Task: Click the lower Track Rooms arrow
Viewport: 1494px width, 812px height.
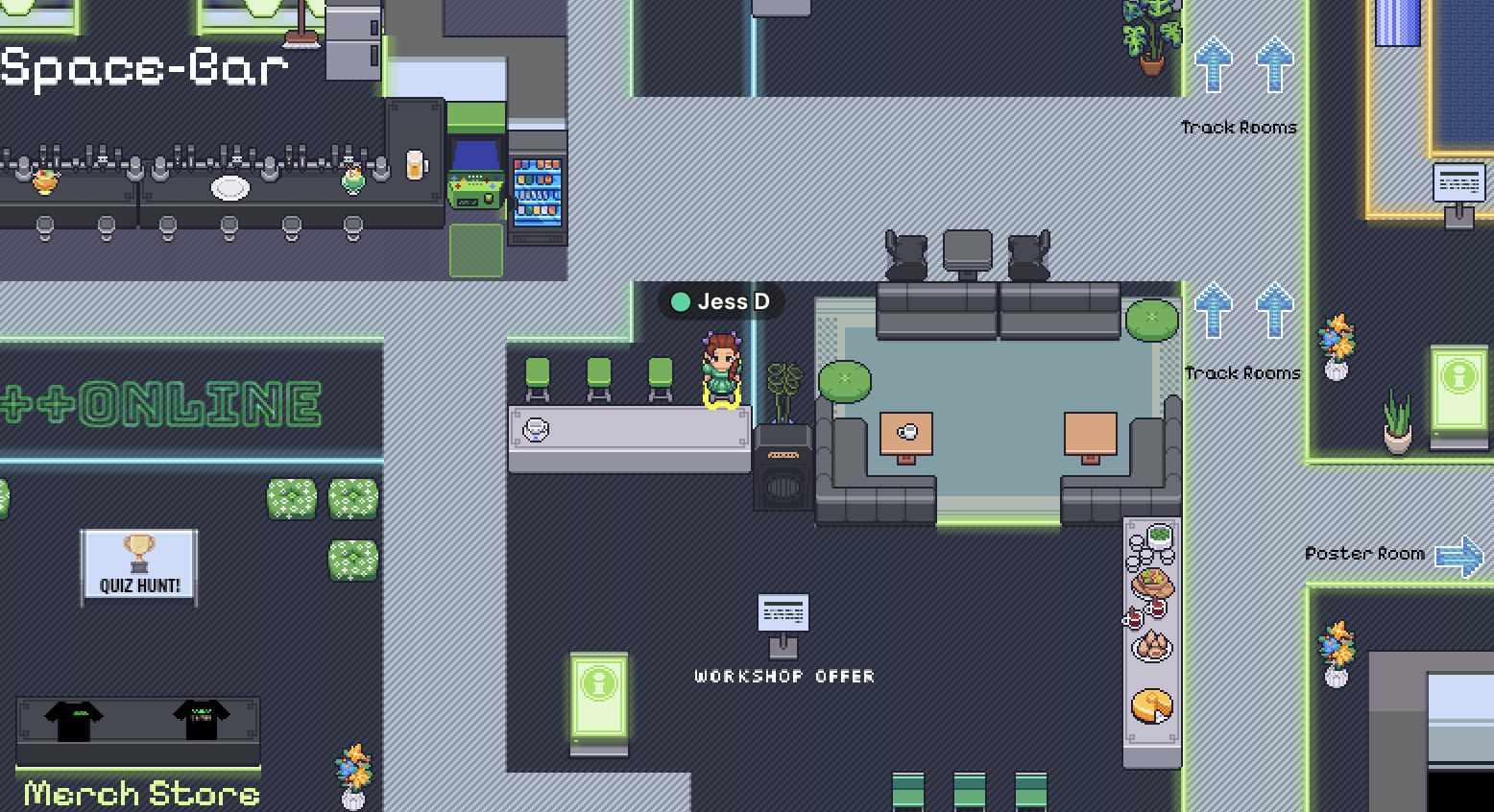Action: 1214,312
